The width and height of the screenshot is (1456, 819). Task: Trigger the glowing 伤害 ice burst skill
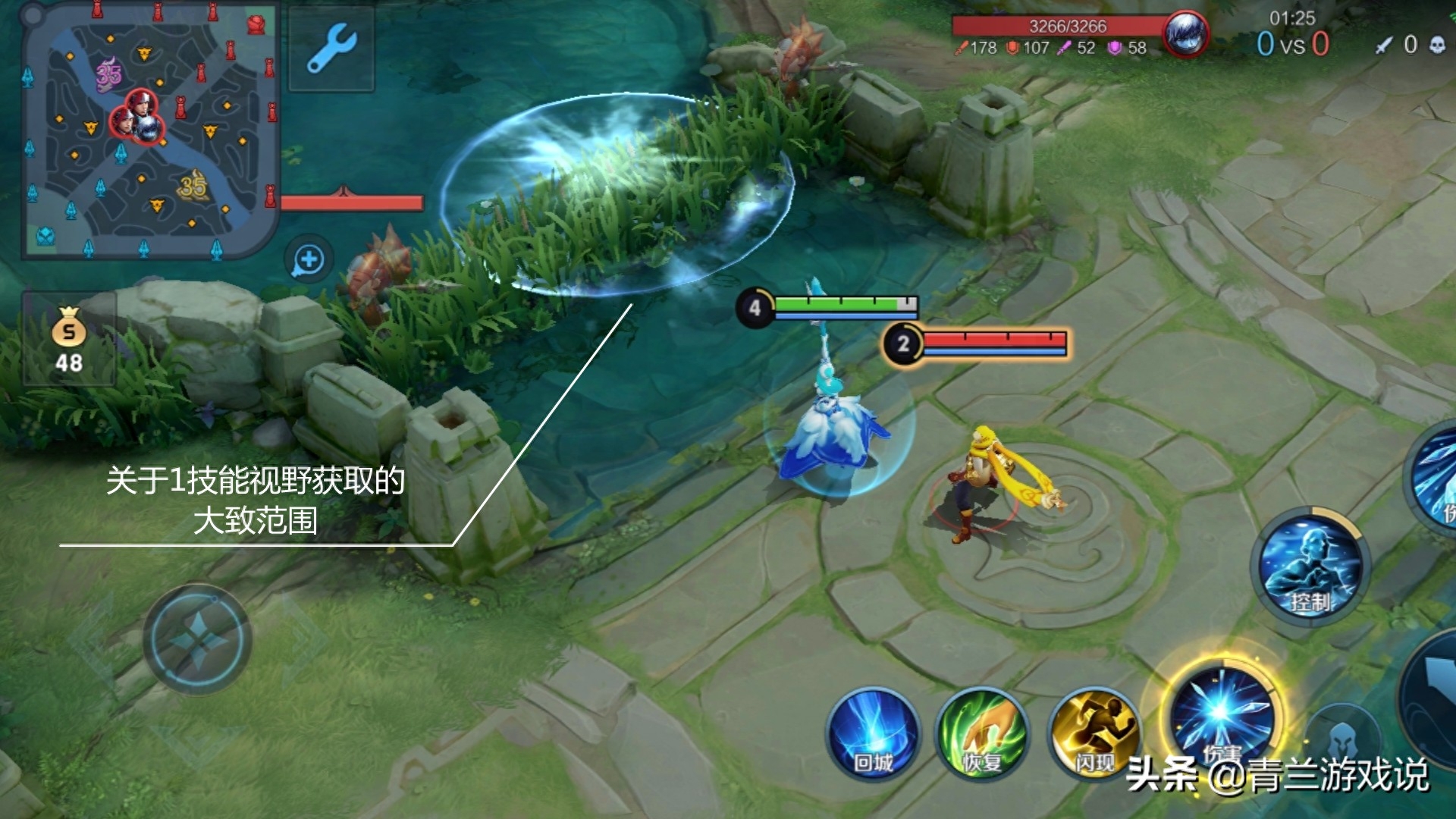tap(1221, 713)
